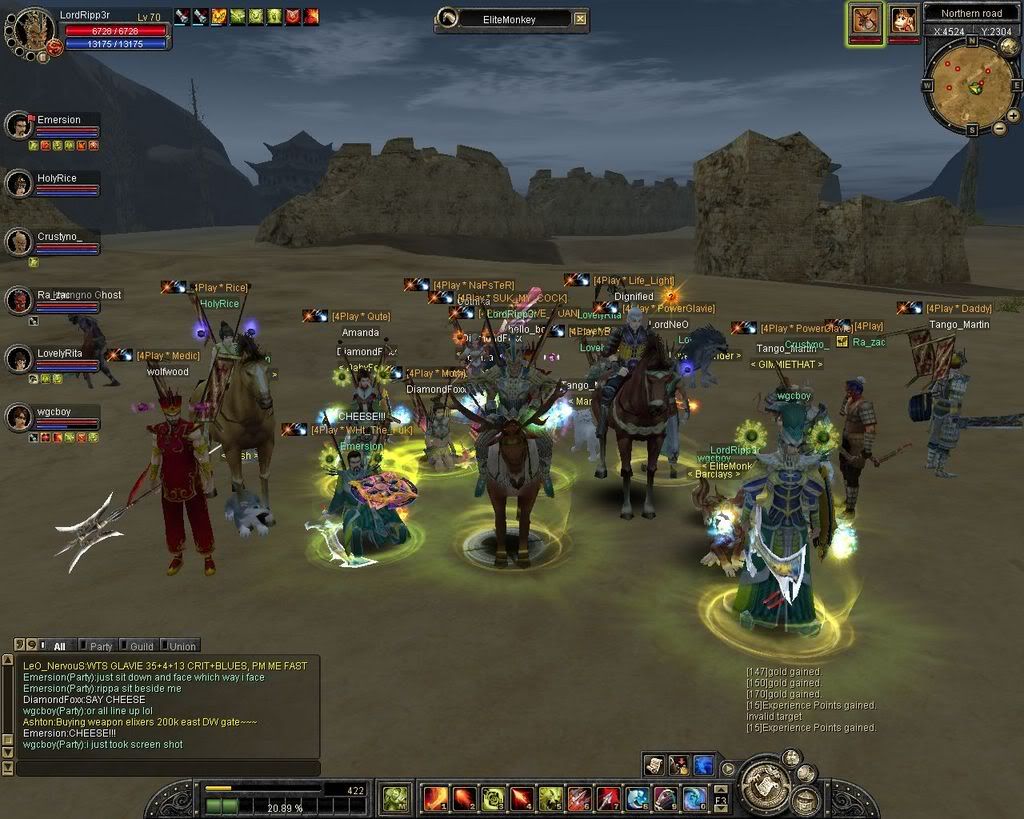Image resolution: width=1024 pixels, height=819 pixels.
Task: Select the reindeer mount pet portrait
Action: [865, 20]
